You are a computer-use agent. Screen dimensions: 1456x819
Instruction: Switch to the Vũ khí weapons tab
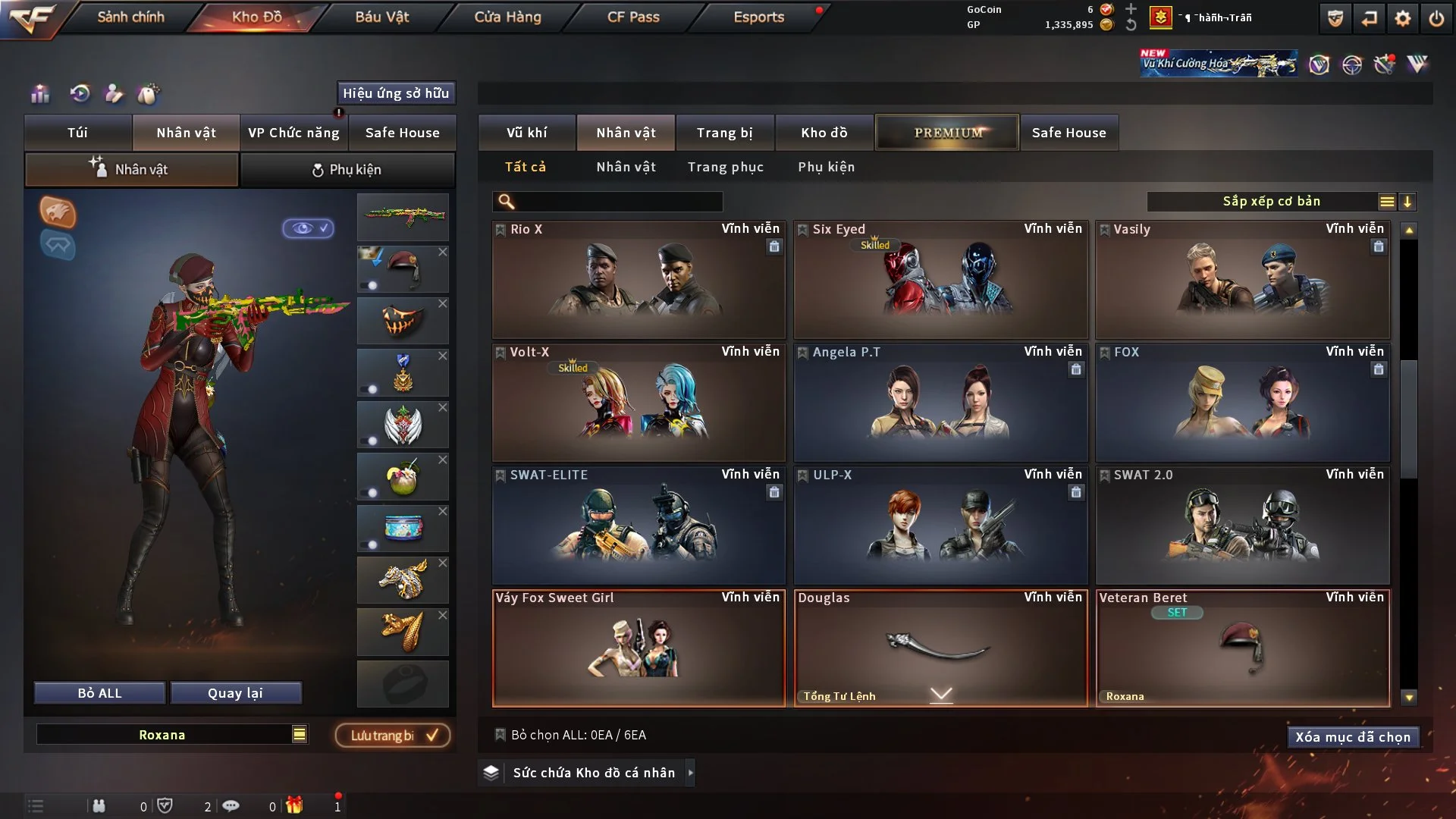click(x=526, y=133)
